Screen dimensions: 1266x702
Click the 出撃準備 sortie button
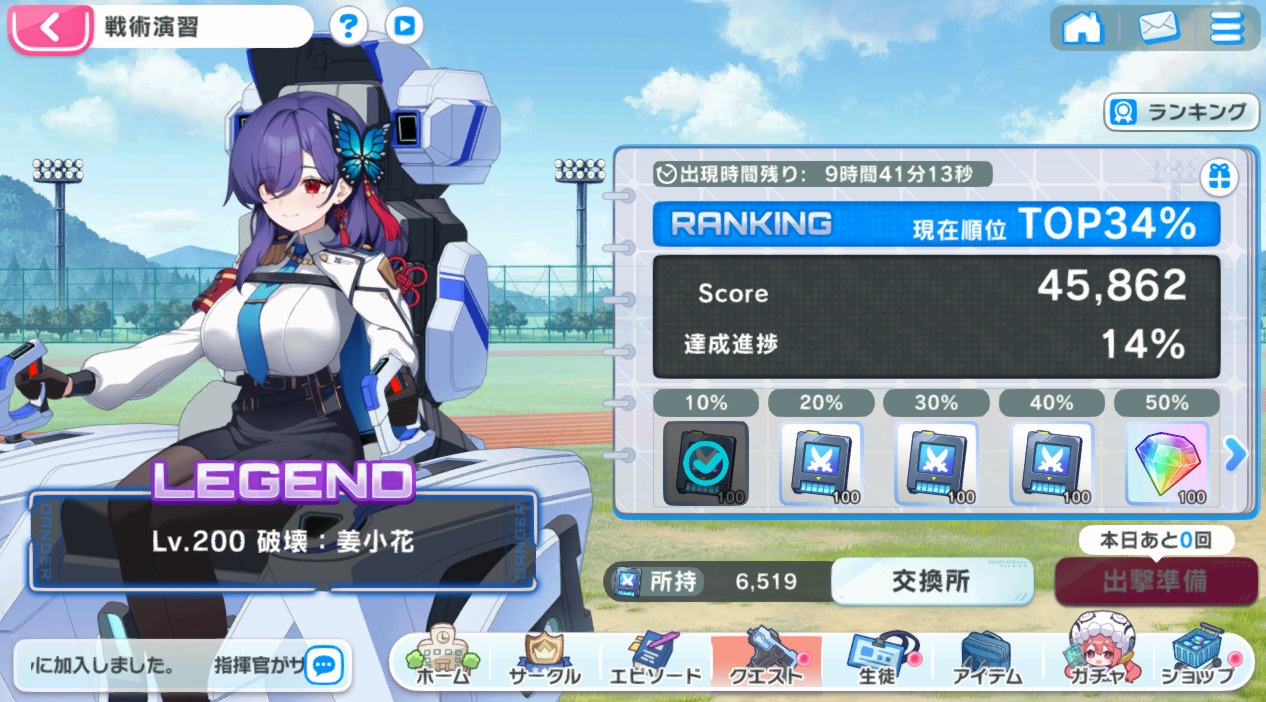pyautogui.click(x=1155, y=581)
